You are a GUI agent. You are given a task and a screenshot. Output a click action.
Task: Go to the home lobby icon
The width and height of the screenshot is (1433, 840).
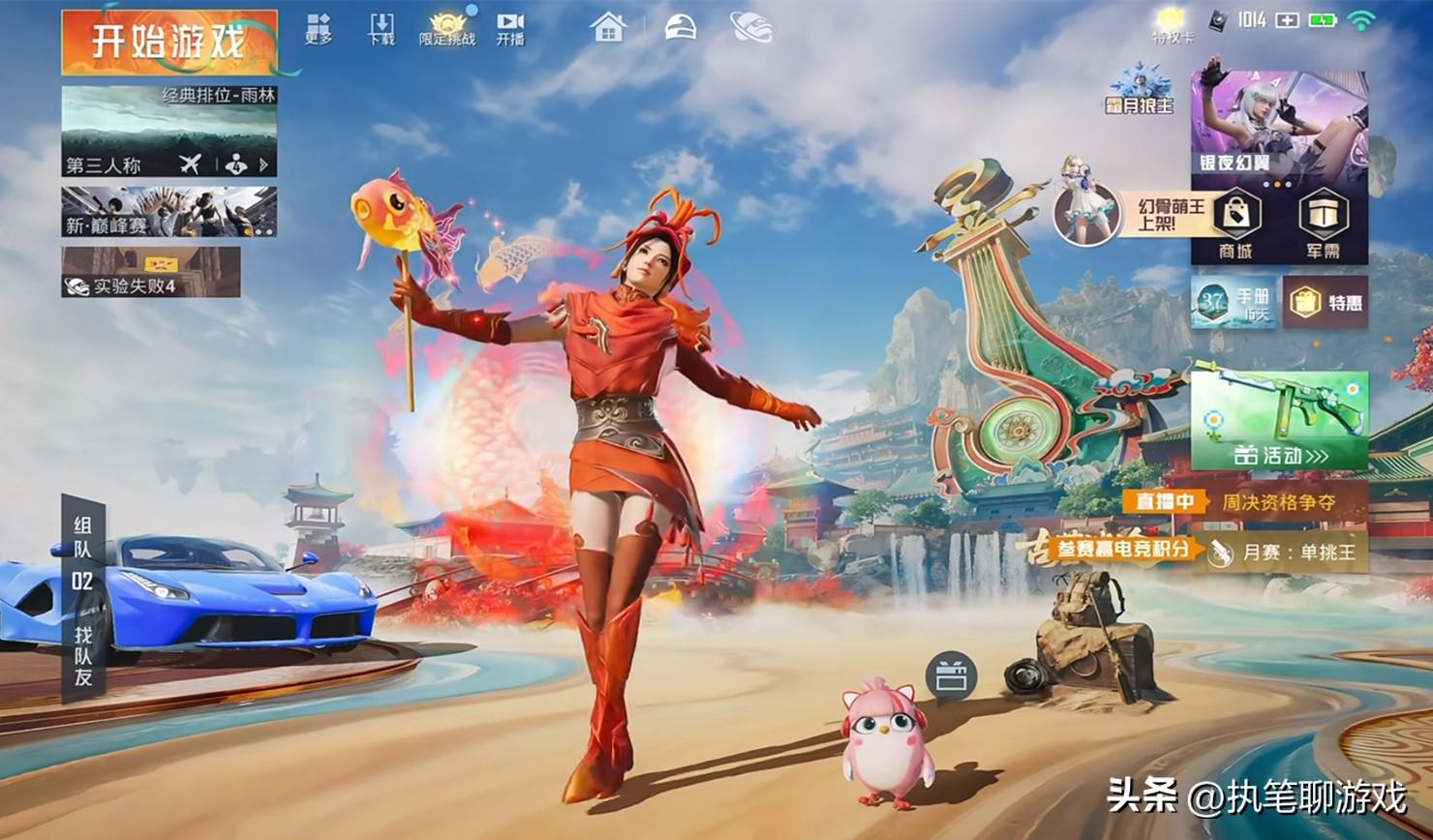click(608, 28)
